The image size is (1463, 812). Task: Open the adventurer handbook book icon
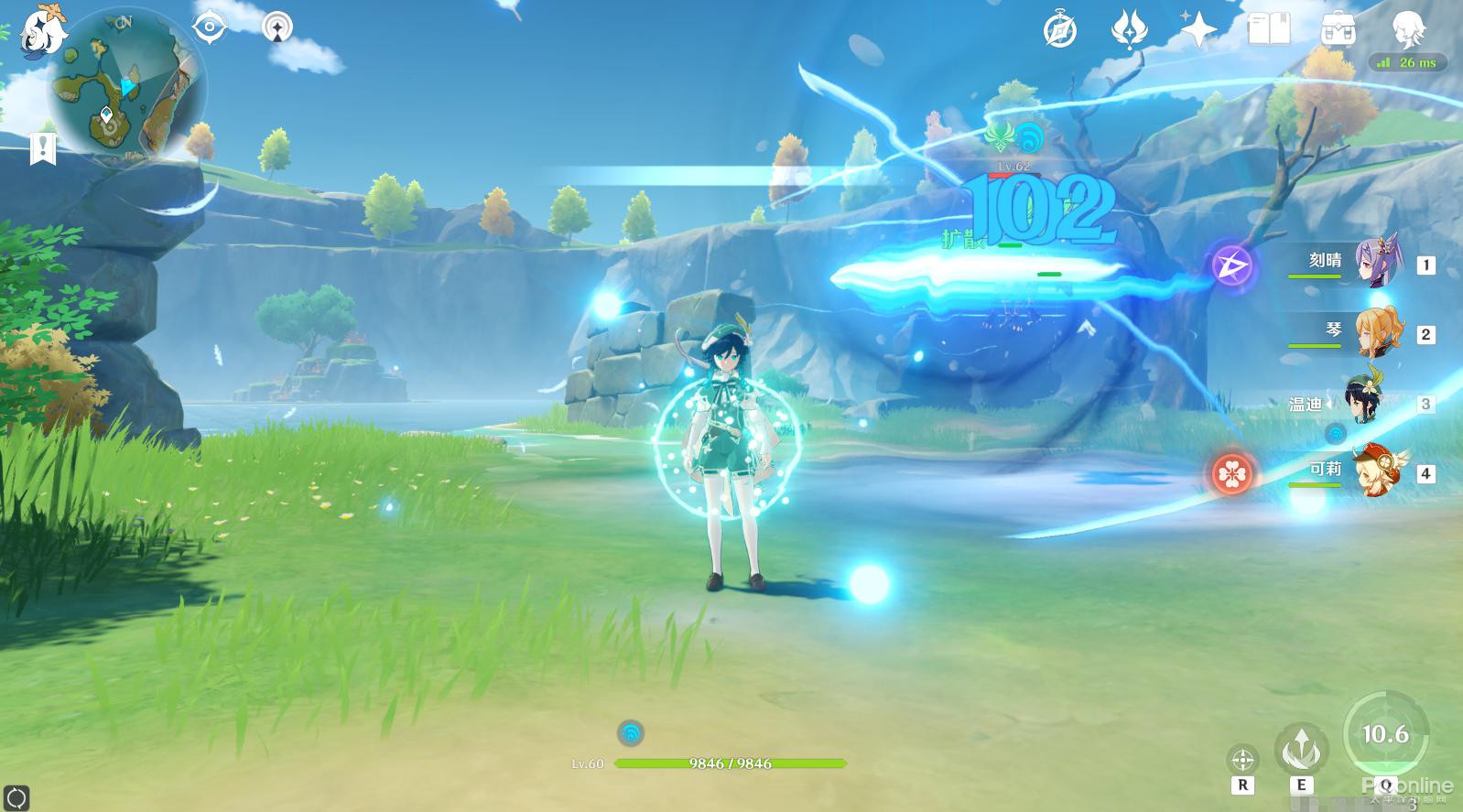(1269, 30)
